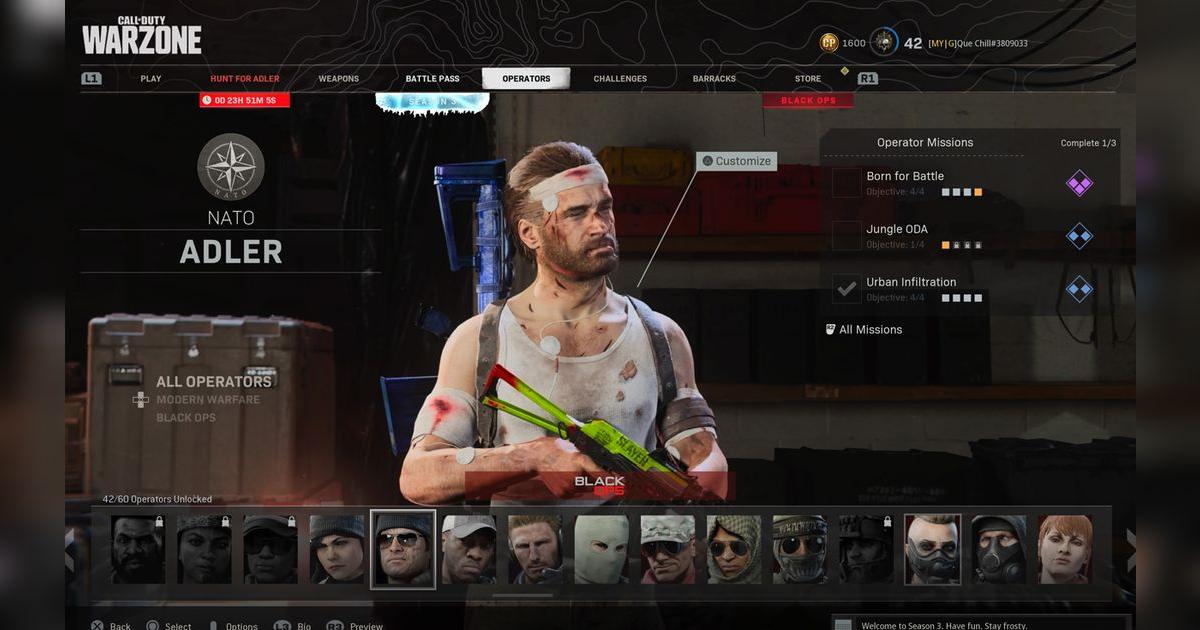The height and width of the screenshot is (630, 1200).
Task: Open the Born for Battle mission
Action: click(905, 177)
